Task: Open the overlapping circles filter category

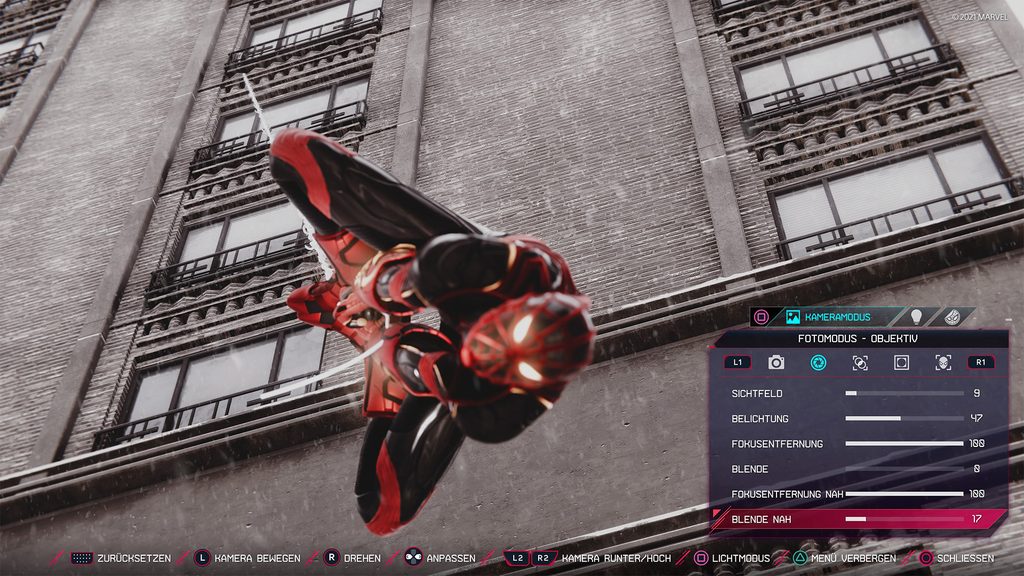Action: tap(860, 362)
